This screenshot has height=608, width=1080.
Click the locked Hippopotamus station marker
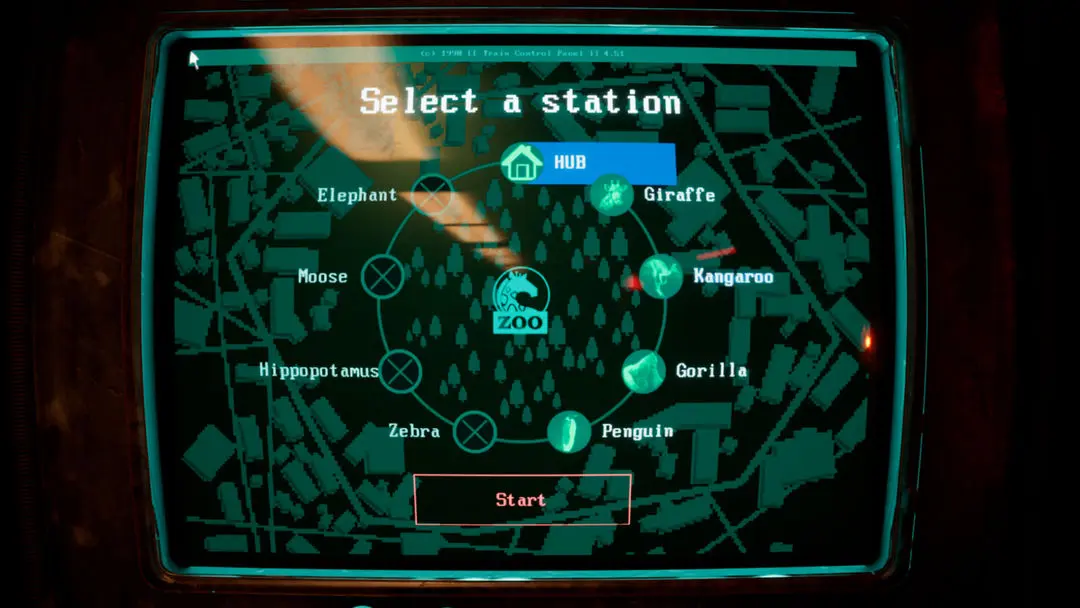click(x=400, y=371)
